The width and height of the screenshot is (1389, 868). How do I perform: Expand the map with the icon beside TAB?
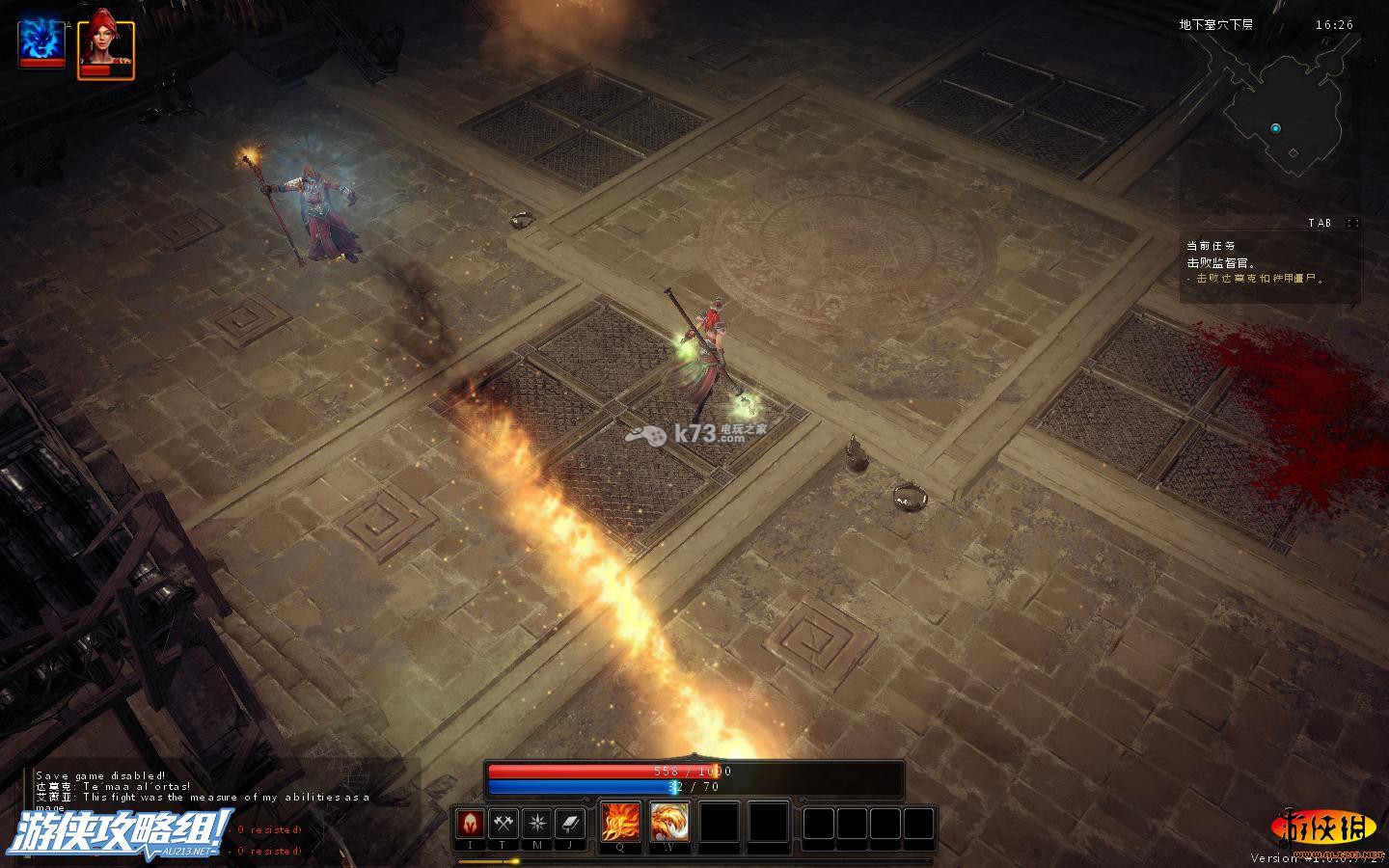click(x=1352, y=223)
